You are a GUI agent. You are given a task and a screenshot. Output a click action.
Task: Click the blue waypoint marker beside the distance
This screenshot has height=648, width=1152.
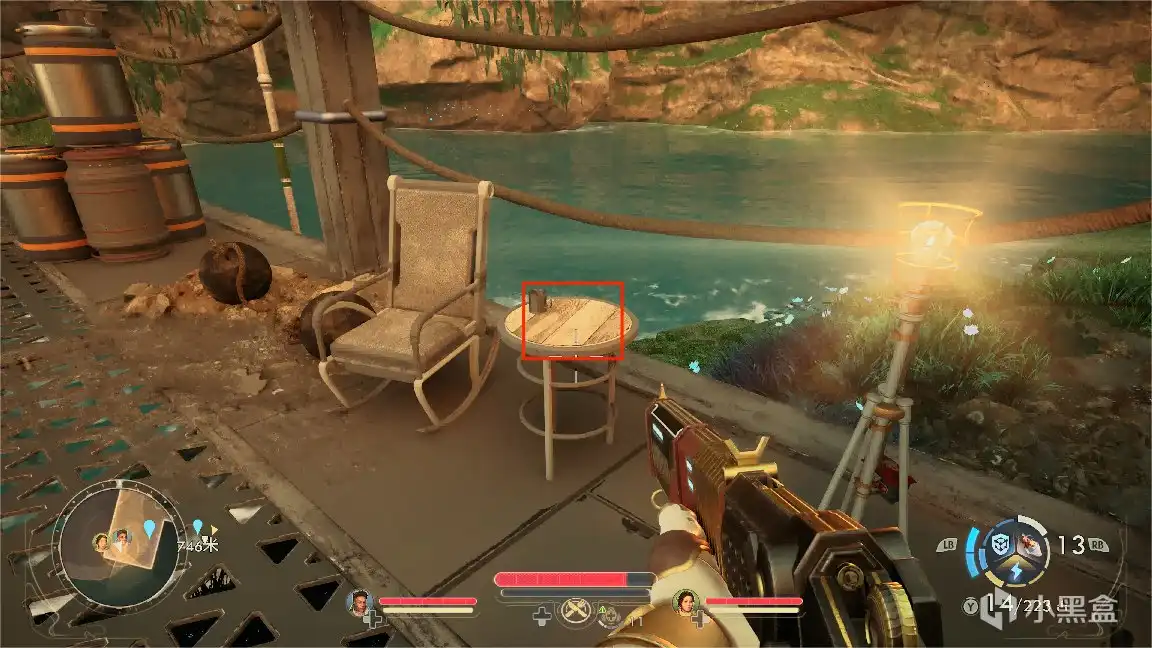click(198, 527)
